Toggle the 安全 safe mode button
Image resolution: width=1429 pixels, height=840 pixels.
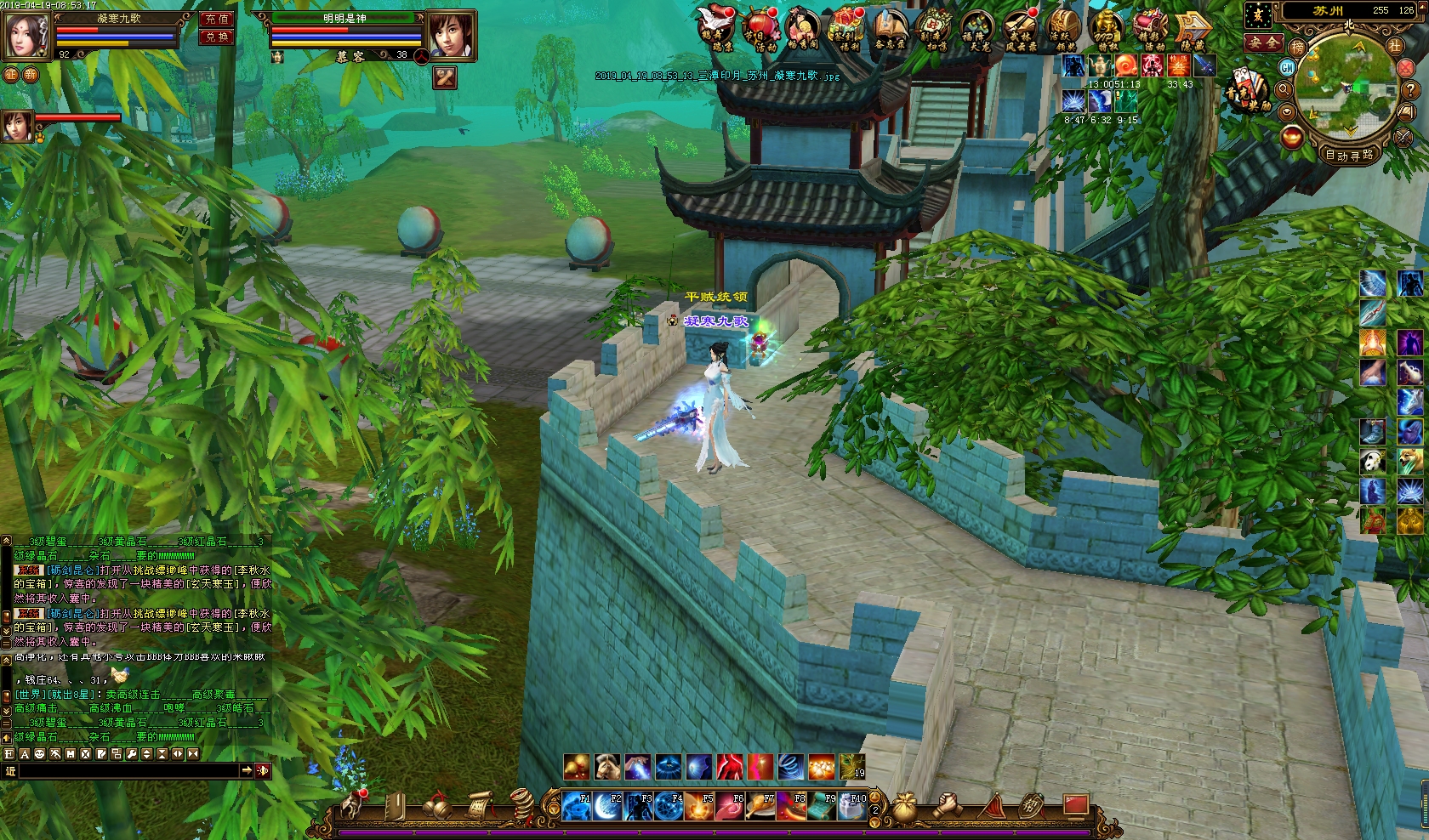pyautogui.click(x=1262, y=42)
